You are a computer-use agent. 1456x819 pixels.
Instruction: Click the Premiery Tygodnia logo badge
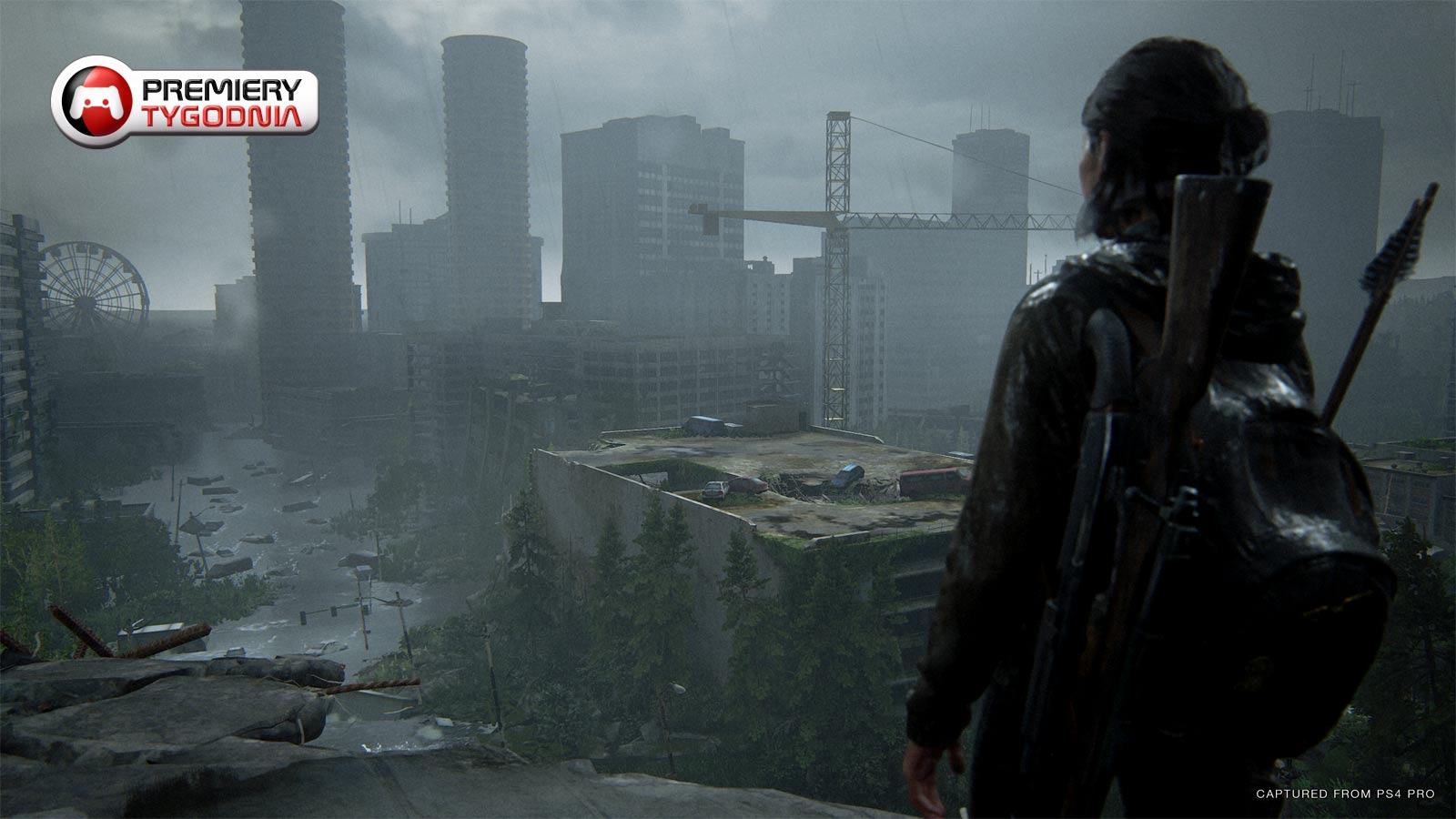coord(185,101)
